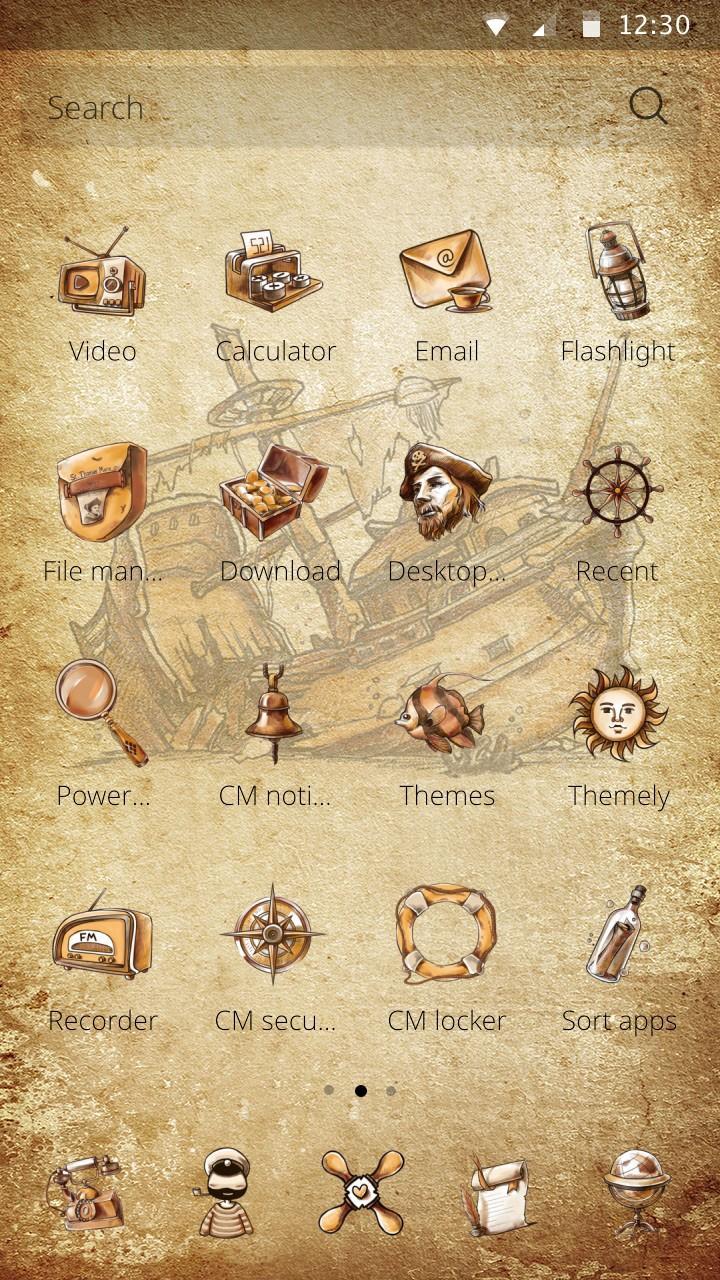
Task: Launch the Themely sun app
Action: 618,714
